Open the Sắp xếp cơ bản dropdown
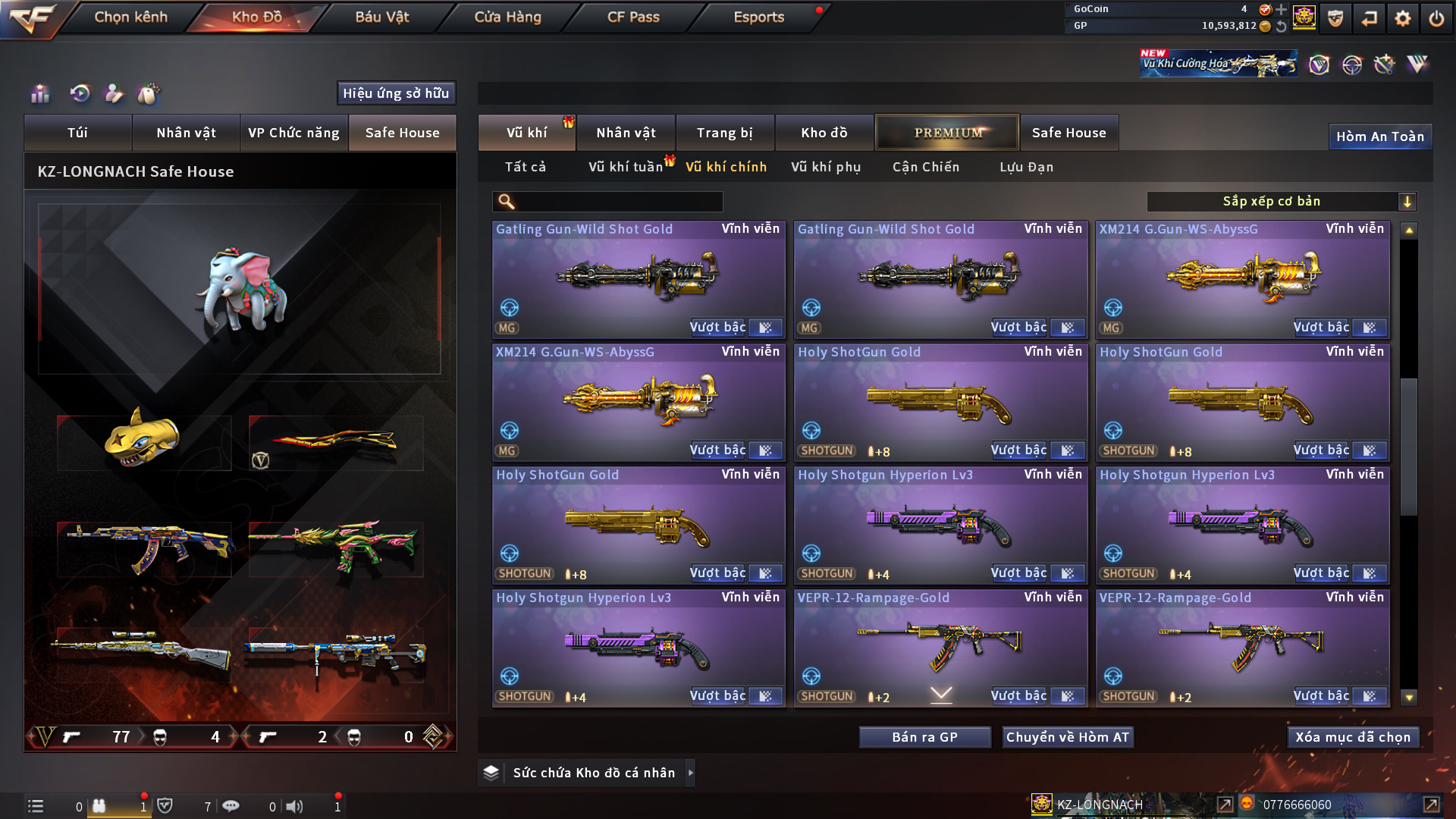1456x819 pixels. pos(1281,202)
